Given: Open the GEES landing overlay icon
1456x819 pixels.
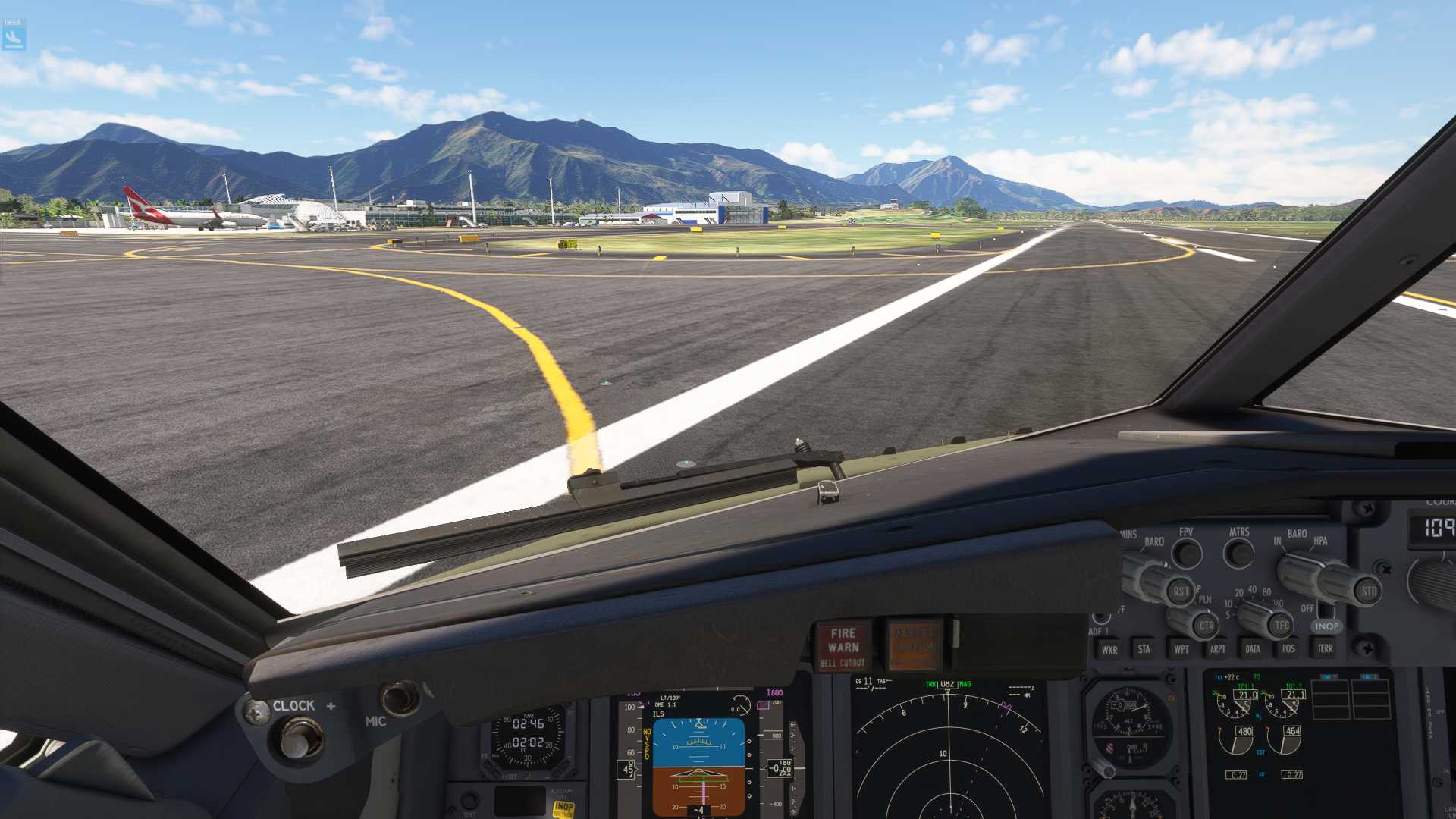Looking at the screenshot, I should point(14,35).
